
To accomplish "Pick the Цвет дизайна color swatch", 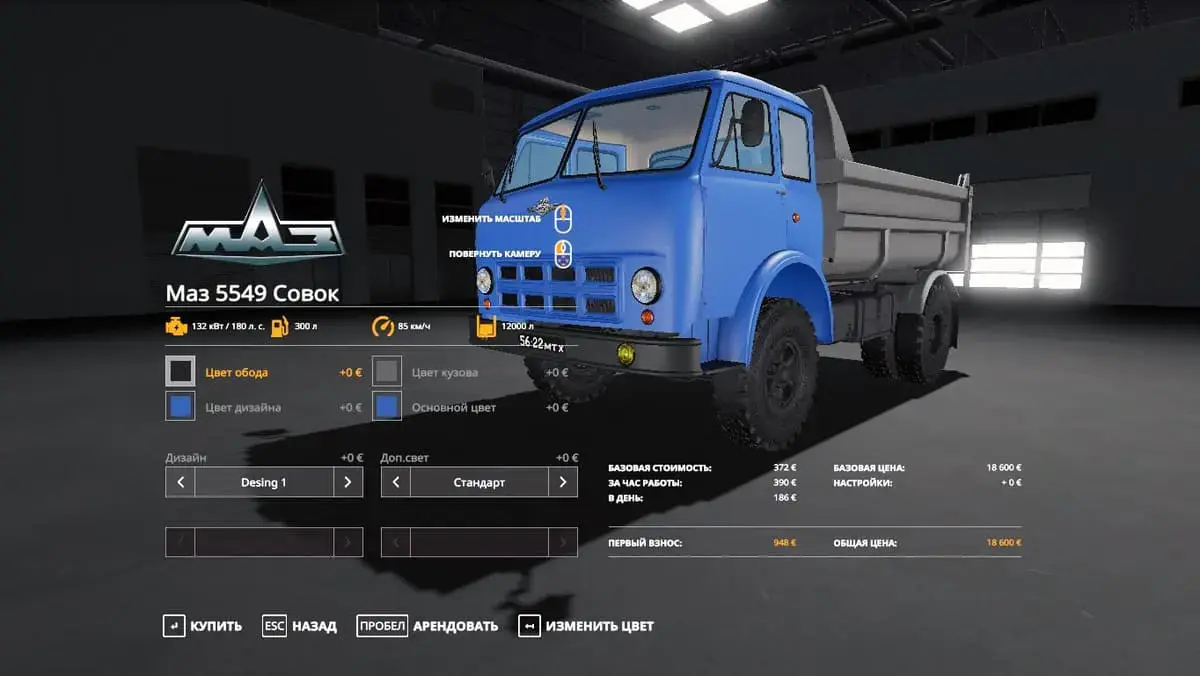I will pyautogui.click(x=180, y=407).
